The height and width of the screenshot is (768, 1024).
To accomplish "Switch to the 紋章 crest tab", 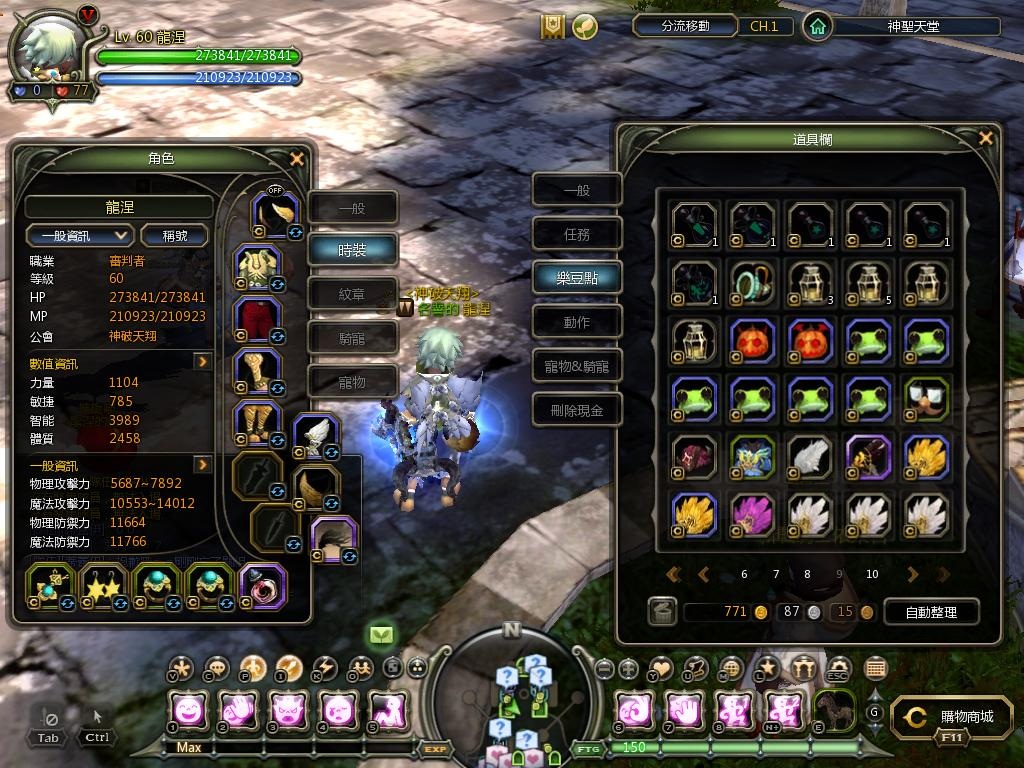I will [x=352, y=294].
